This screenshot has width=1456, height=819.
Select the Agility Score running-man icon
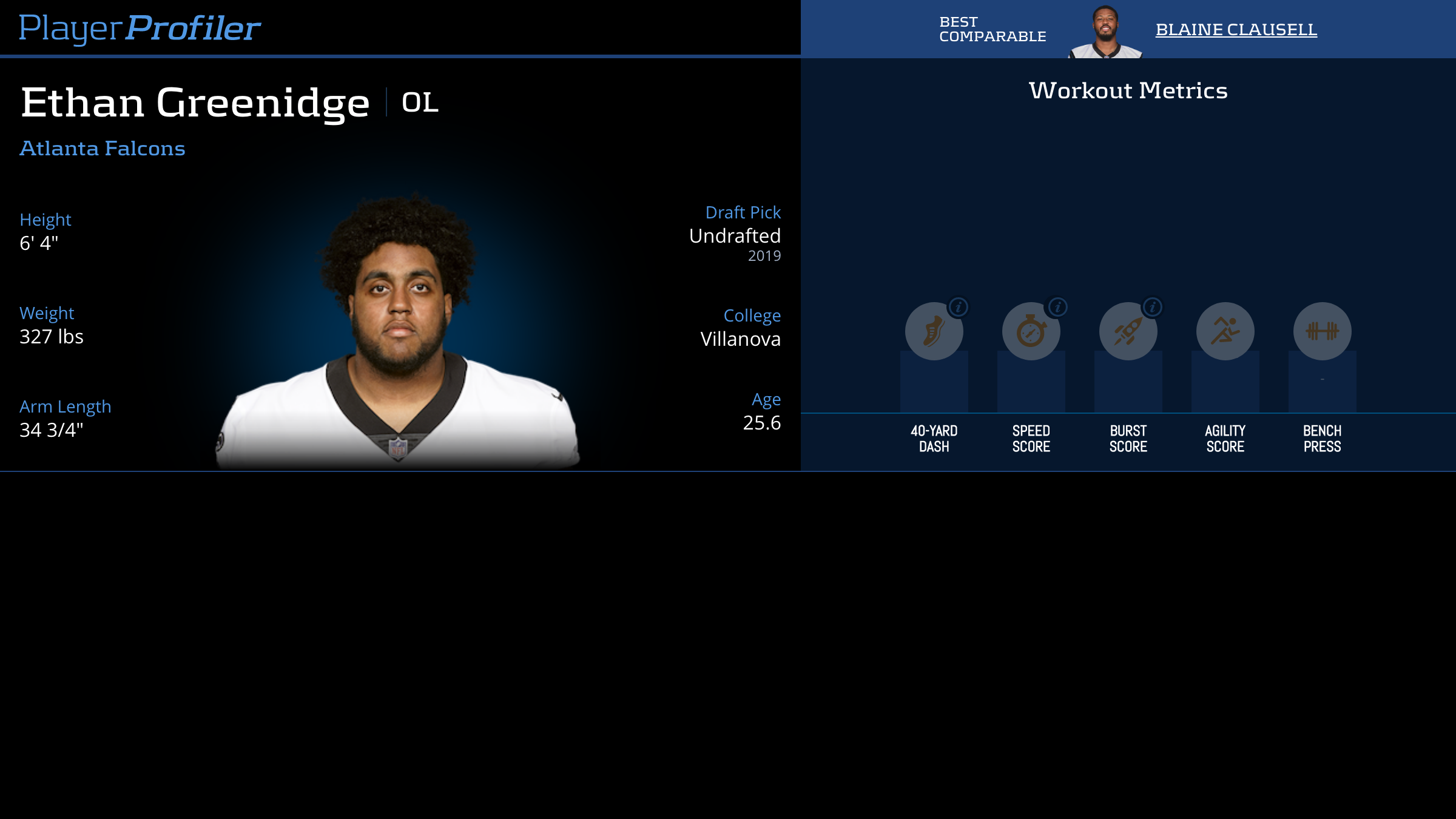(x=1225, y=331)
